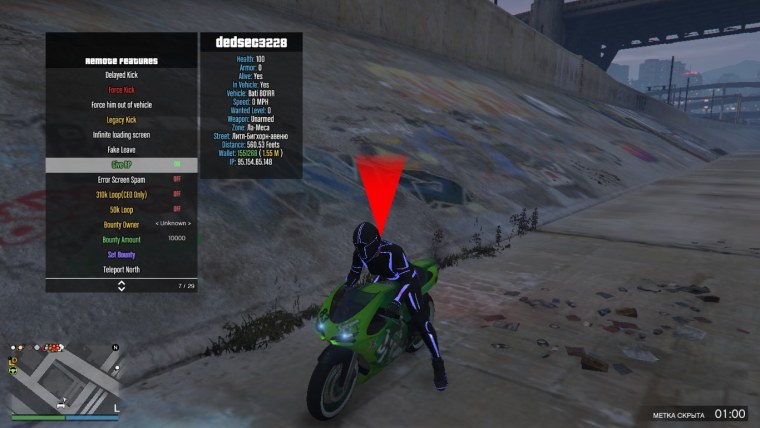Choose Infinite loading screen entry
Image resolution: width=760 pixels, height=428 pixels.
tap(121, 135)
